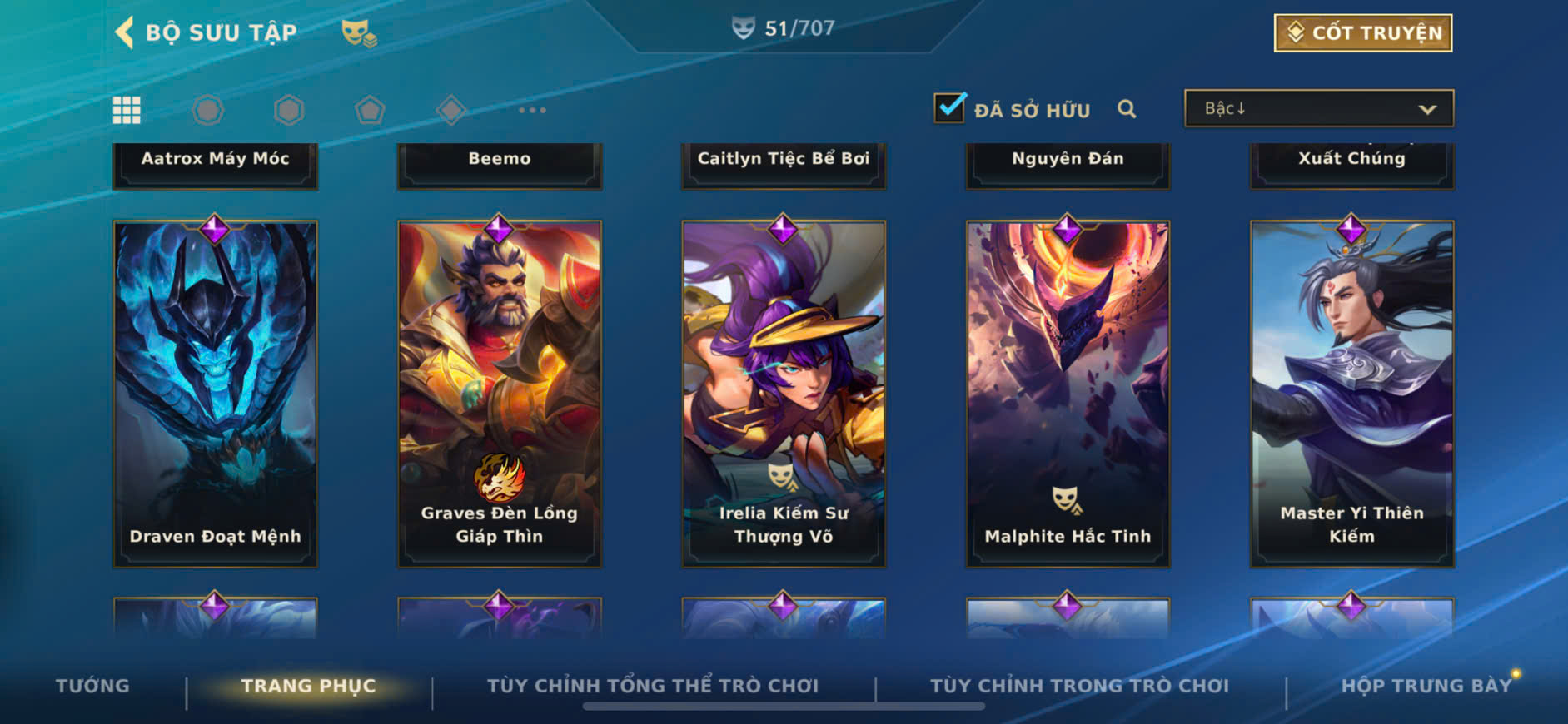Open Tùy Chỉnh Trong Trò Chơi tab
This screenshot has width=1568, height=724.
coord(1079,686)
